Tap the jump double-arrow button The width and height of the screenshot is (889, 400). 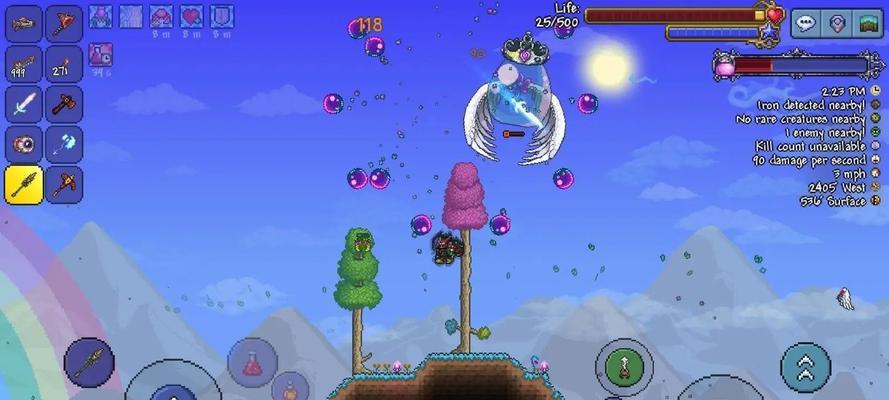pos(805,366)
